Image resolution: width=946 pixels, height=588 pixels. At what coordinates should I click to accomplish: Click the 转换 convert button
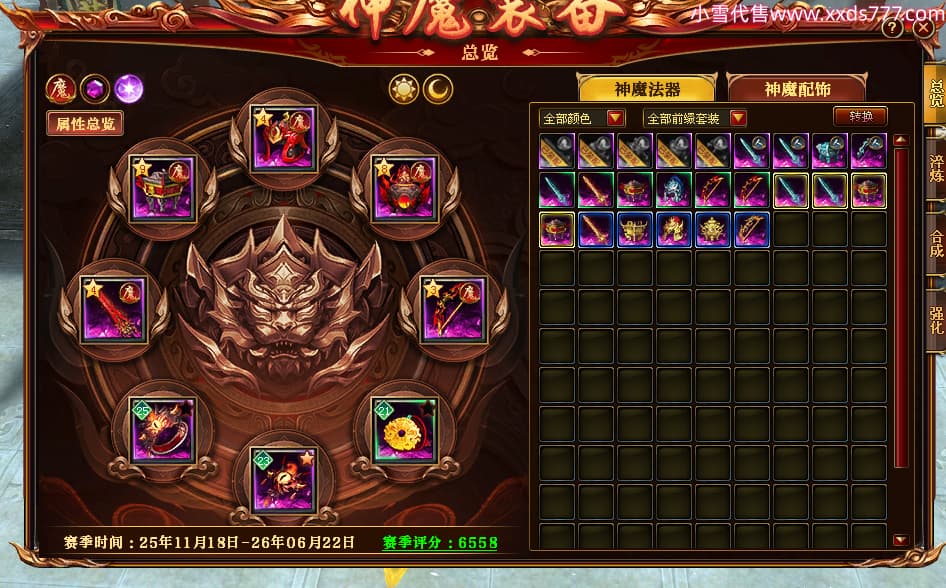coord(860,117)
